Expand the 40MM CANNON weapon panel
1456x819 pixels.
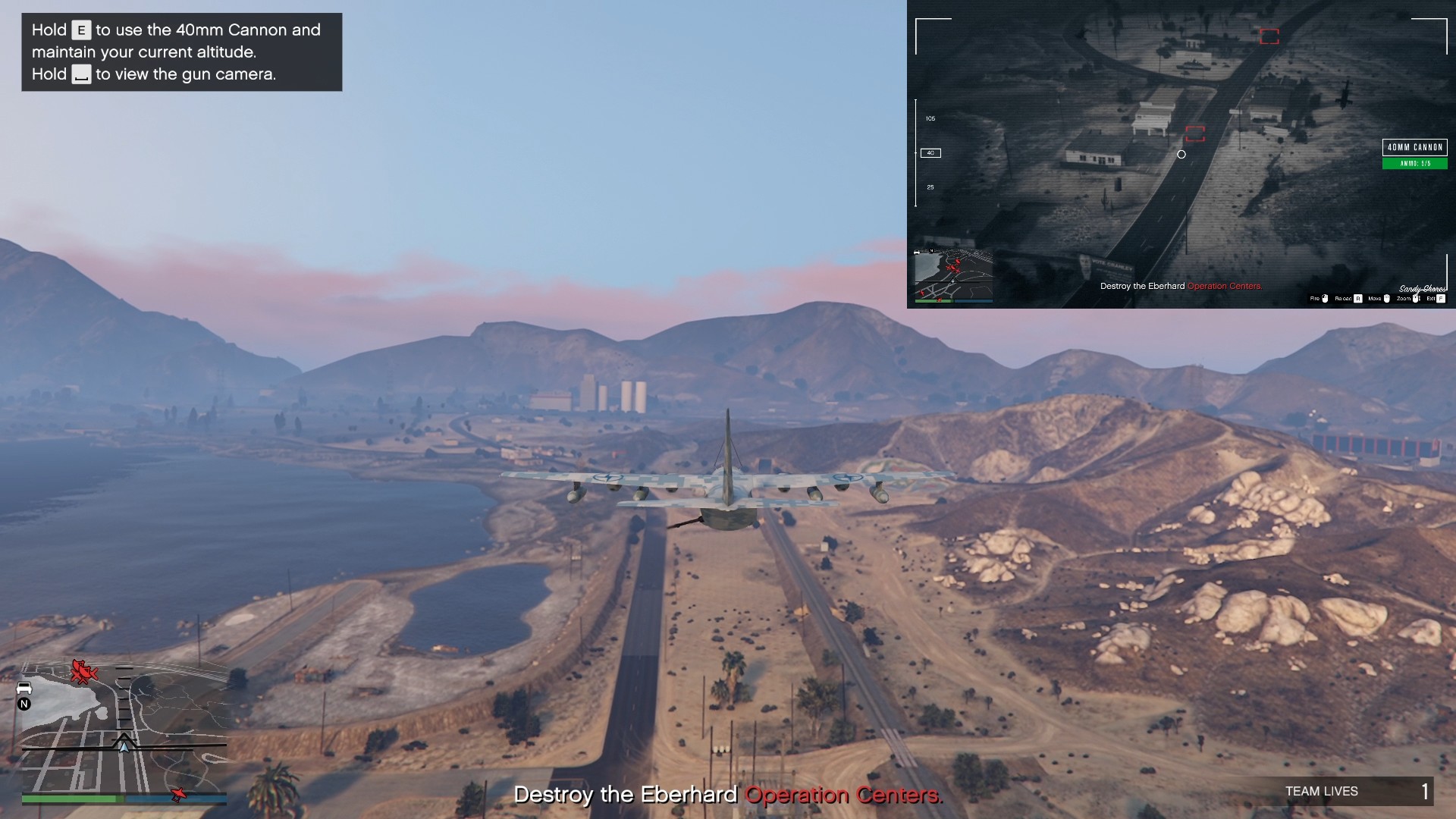[x=1415, y=146]
